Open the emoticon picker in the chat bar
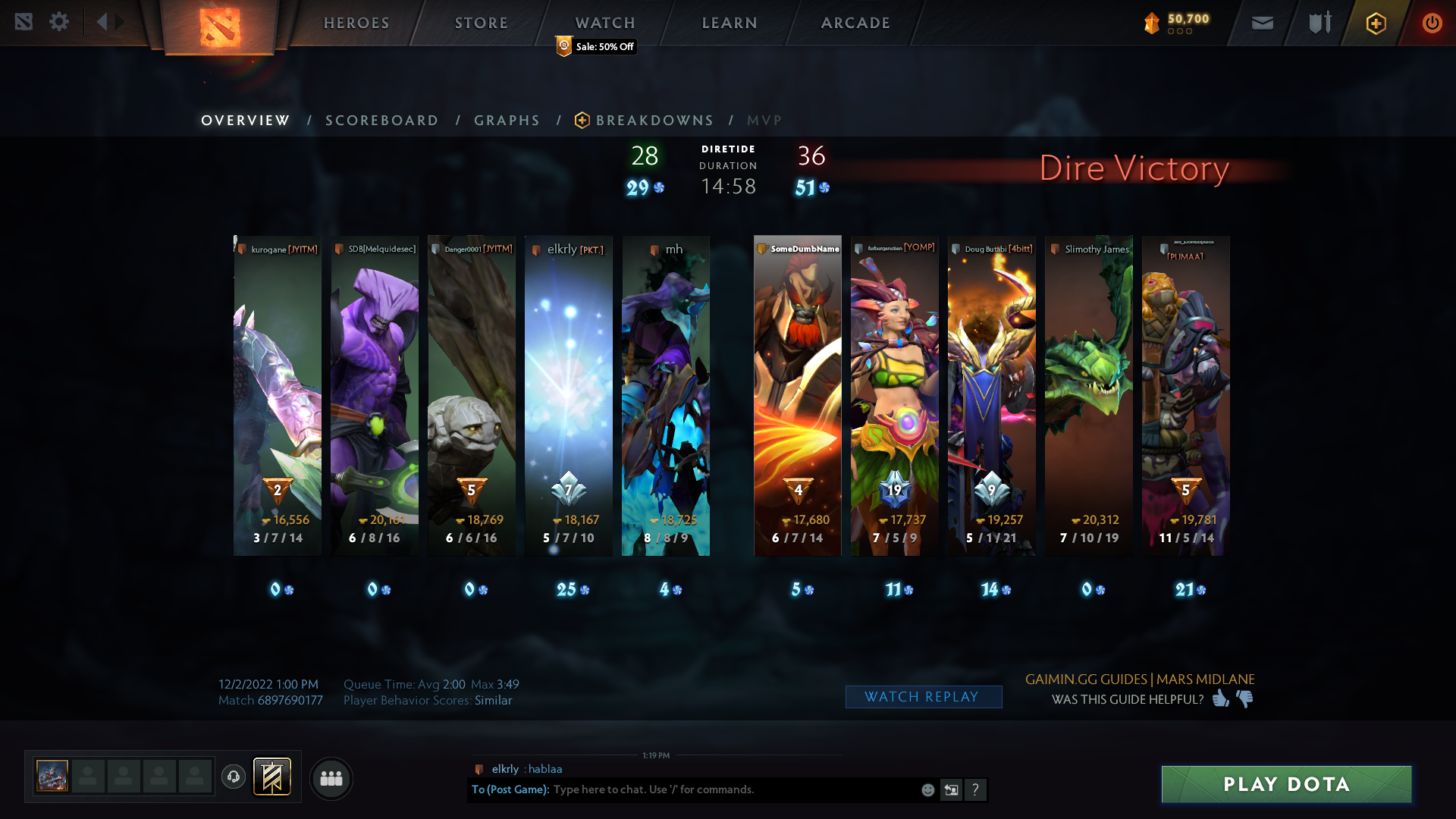Viewport: 1456px width, 819px height. 927,789
